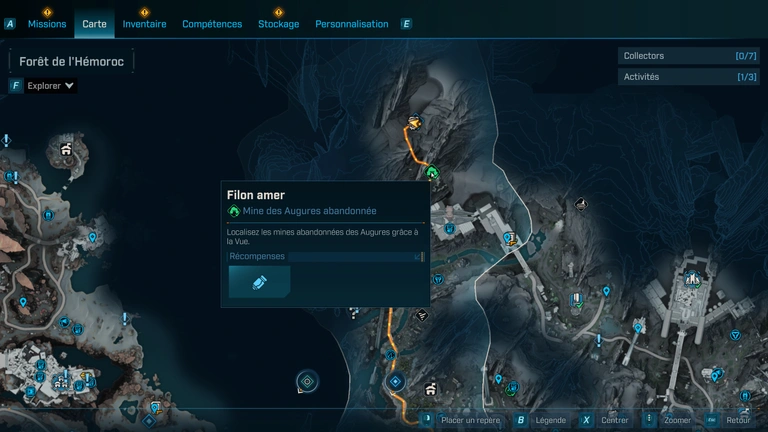Image resolution: width=768 pixels, height=432 pixels.
Task: Select the Forêt de l'Hémoroc region label
Action: pyautogui.click(x=70, y=61)
